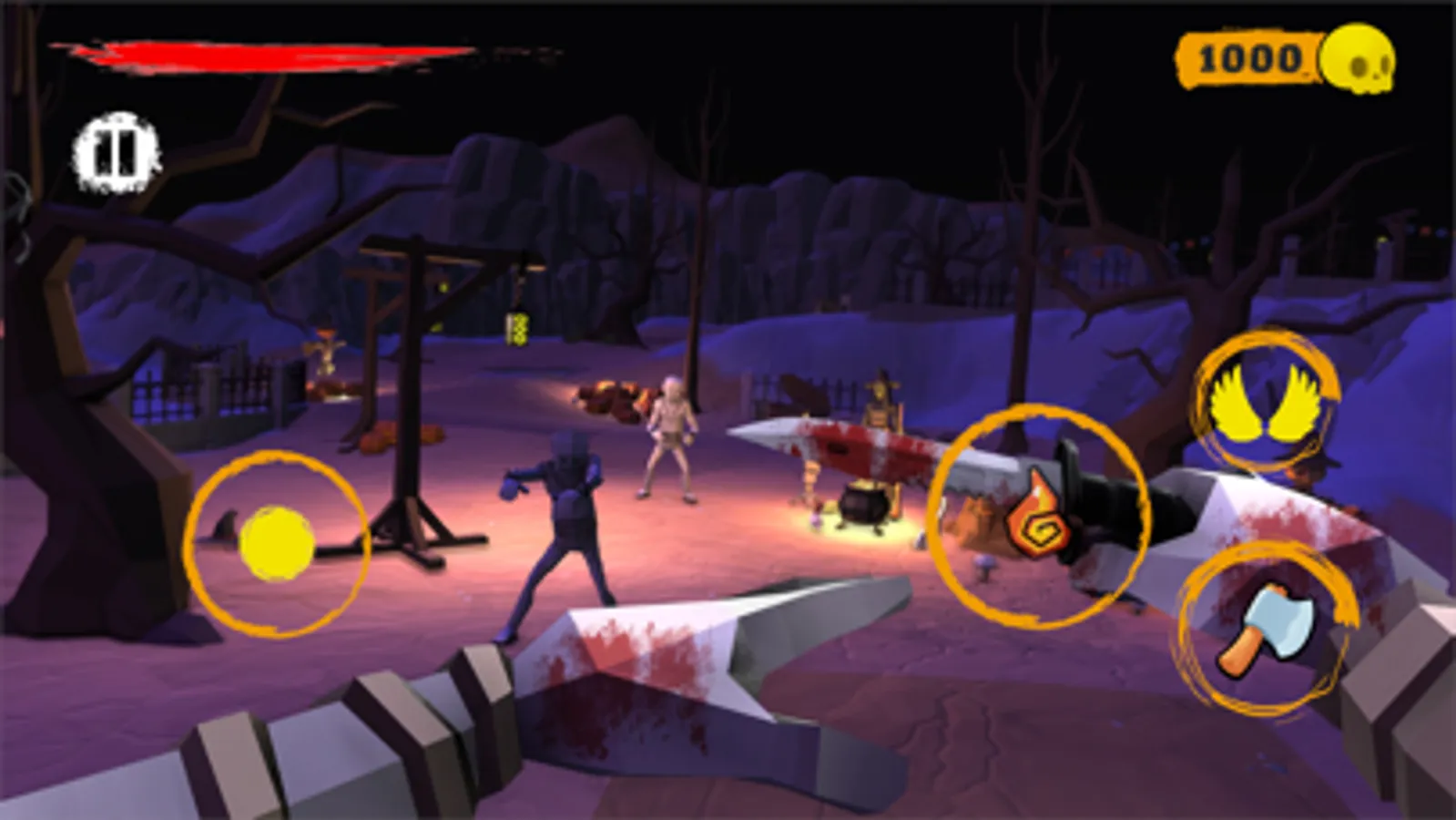Tap the orange circle around the joystick
The image size is (1456, 820).
point(278,542)
